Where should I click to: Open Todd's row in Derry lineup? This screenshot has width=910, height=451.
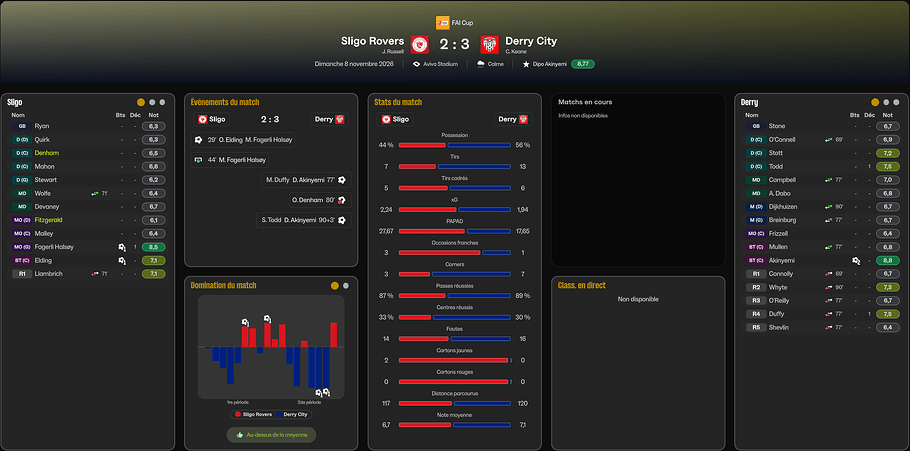775,166
